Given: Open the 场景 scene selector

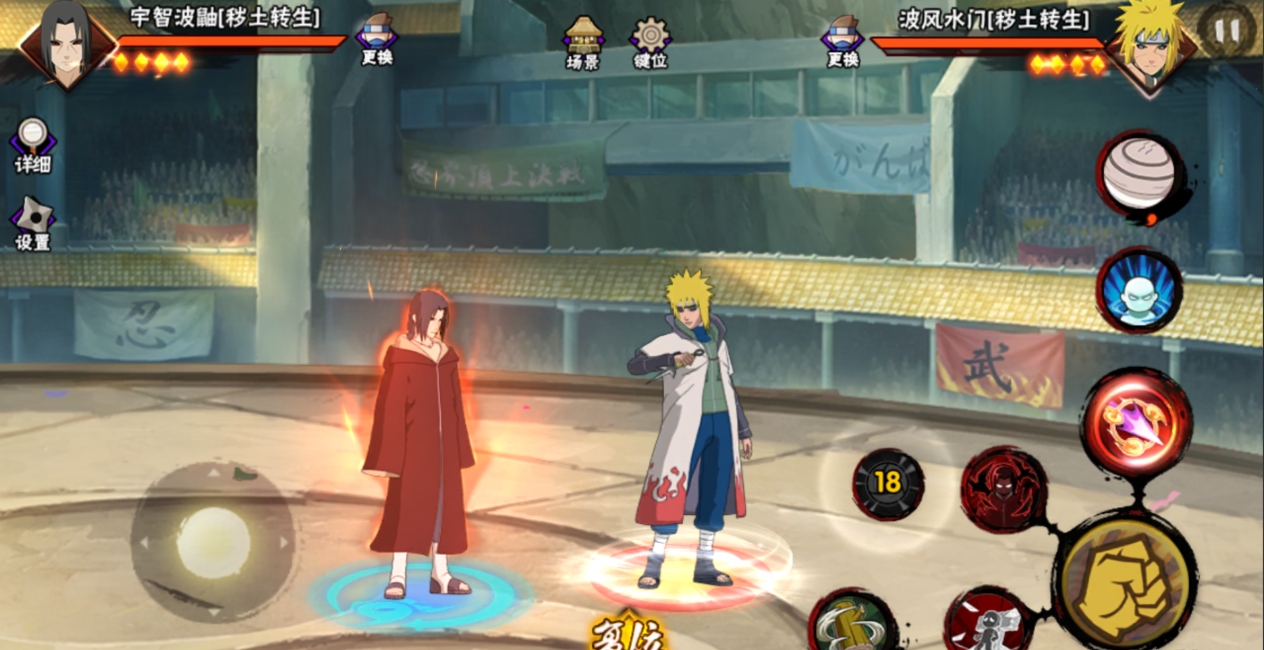Looking at the screenshot, I should (x=582, y=42).
